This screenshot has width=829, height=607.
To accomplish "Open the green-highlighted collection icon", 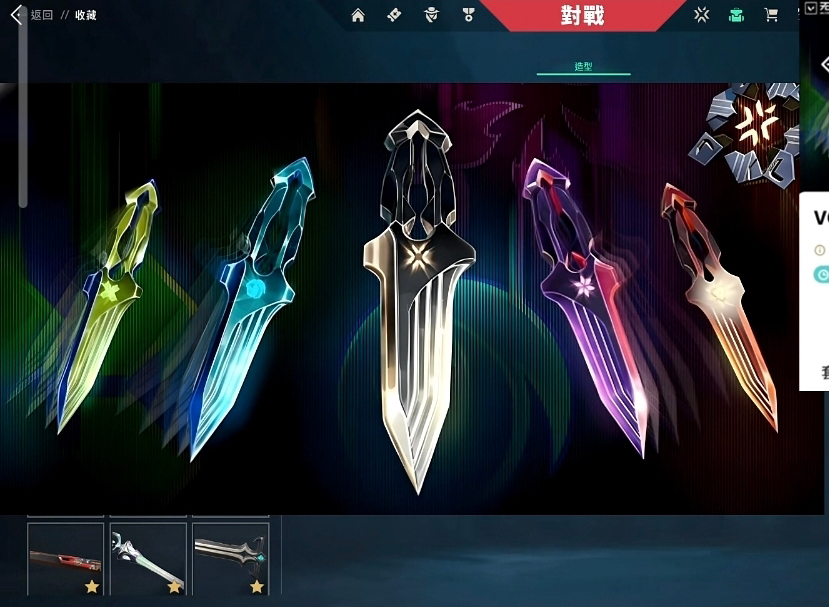I will tap(736, 15).
